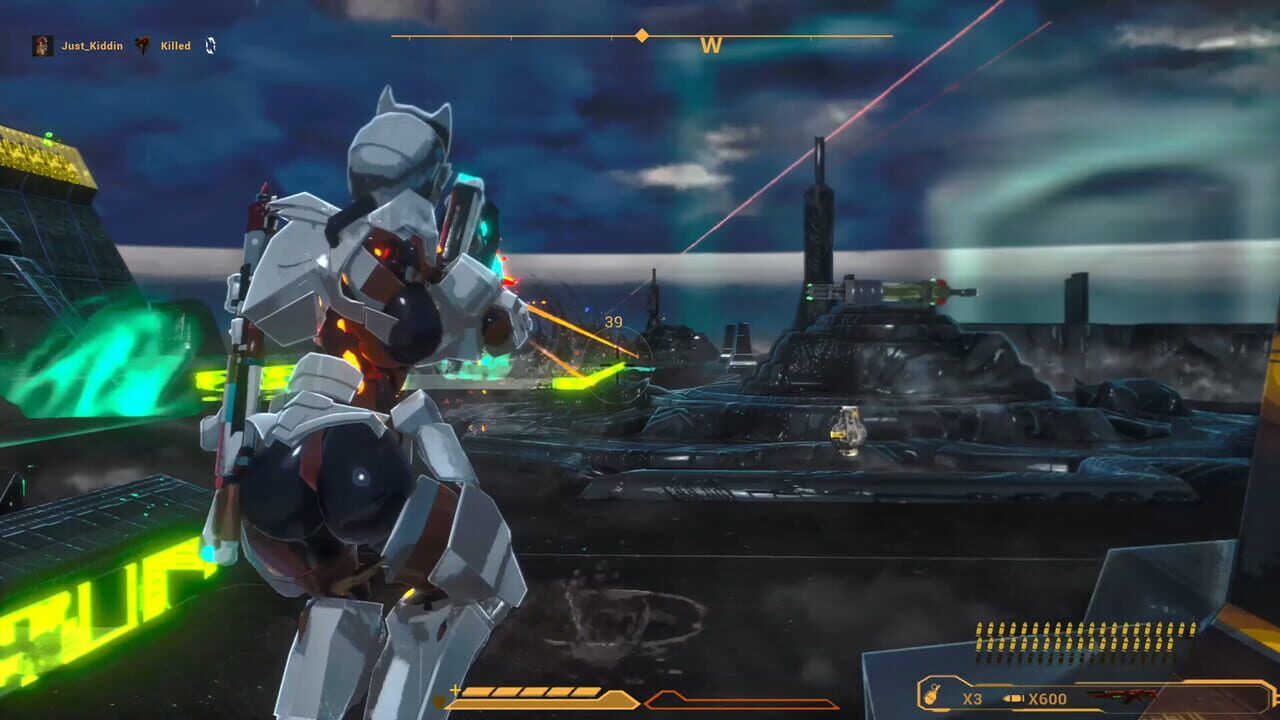The height and width of the screenshot is (720, 1280).
Task: Select the grenade icon in the ammo panel
Action: point(933,697)
